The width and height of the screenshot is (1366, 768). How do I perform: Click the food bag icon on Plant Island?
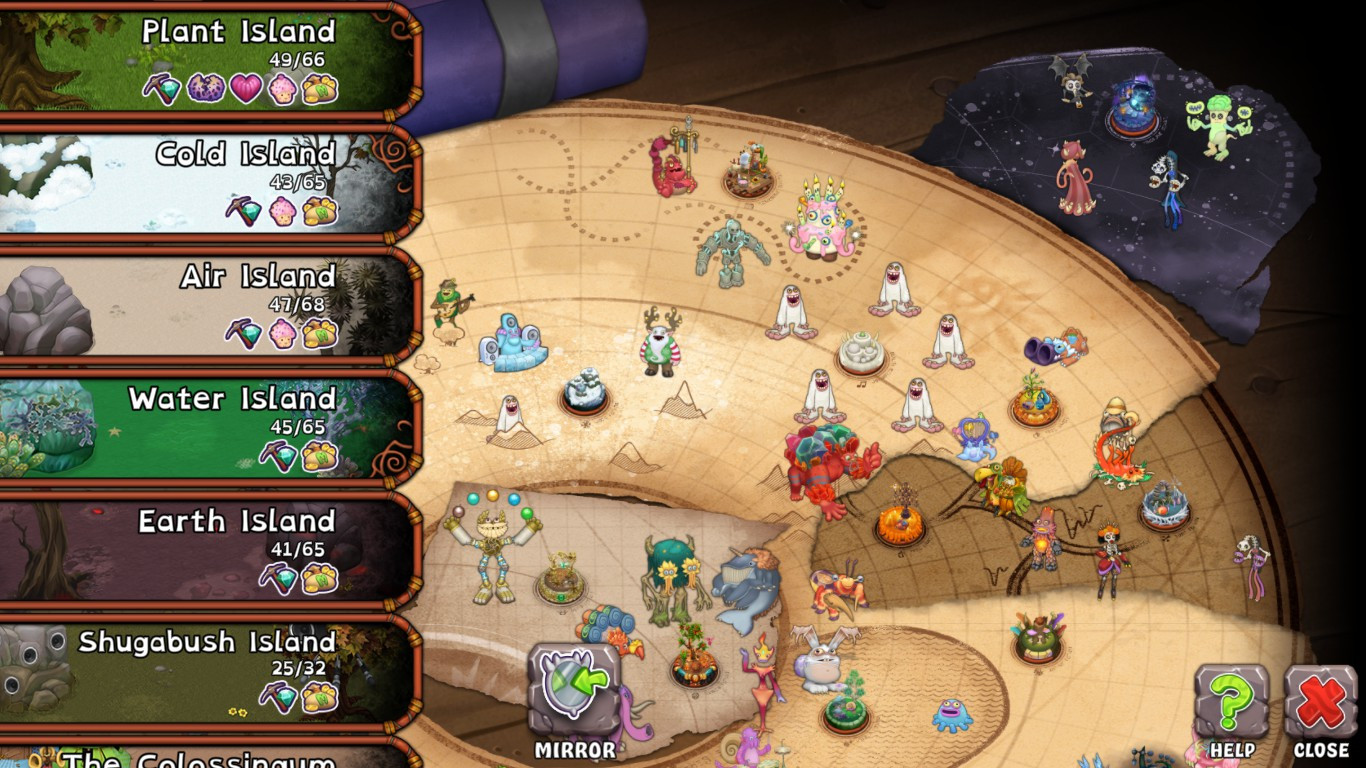pyautogui.click(x=318, y=90)
